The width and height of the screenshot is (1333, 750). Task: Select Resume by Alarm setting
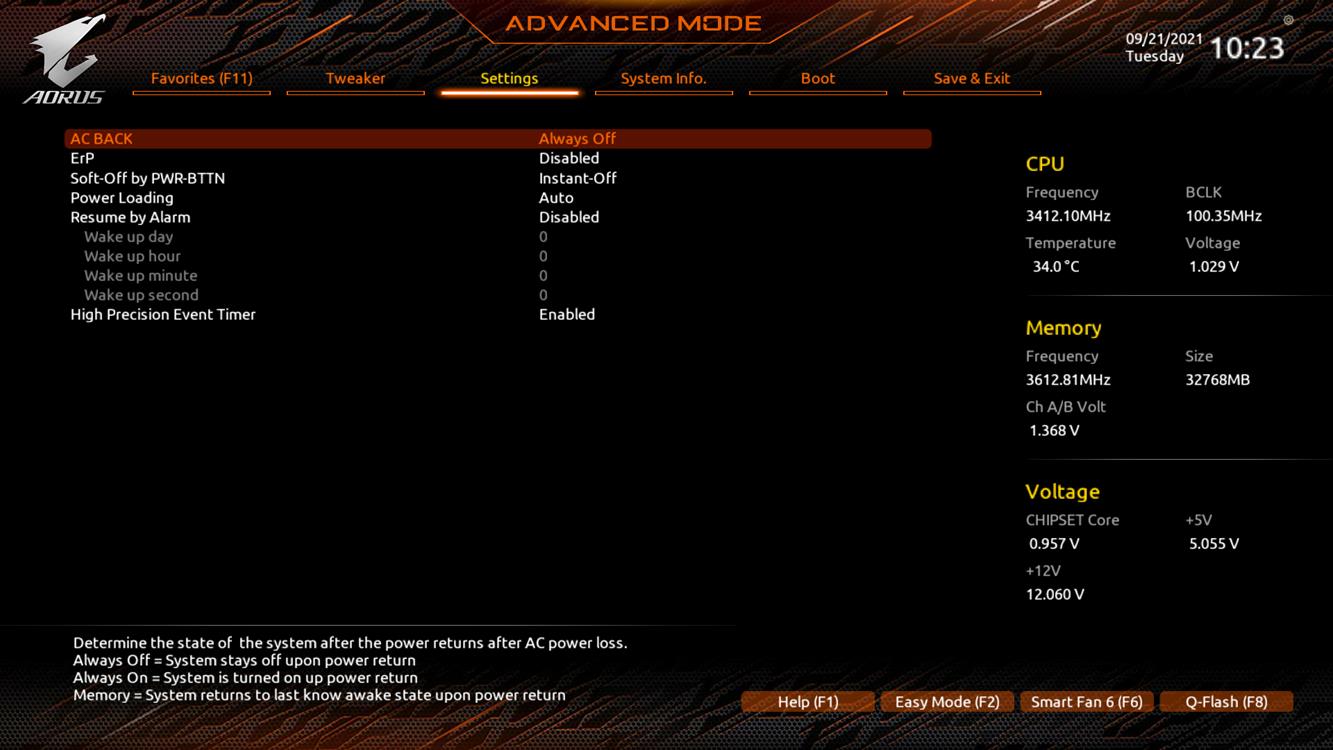click(130, 217)
